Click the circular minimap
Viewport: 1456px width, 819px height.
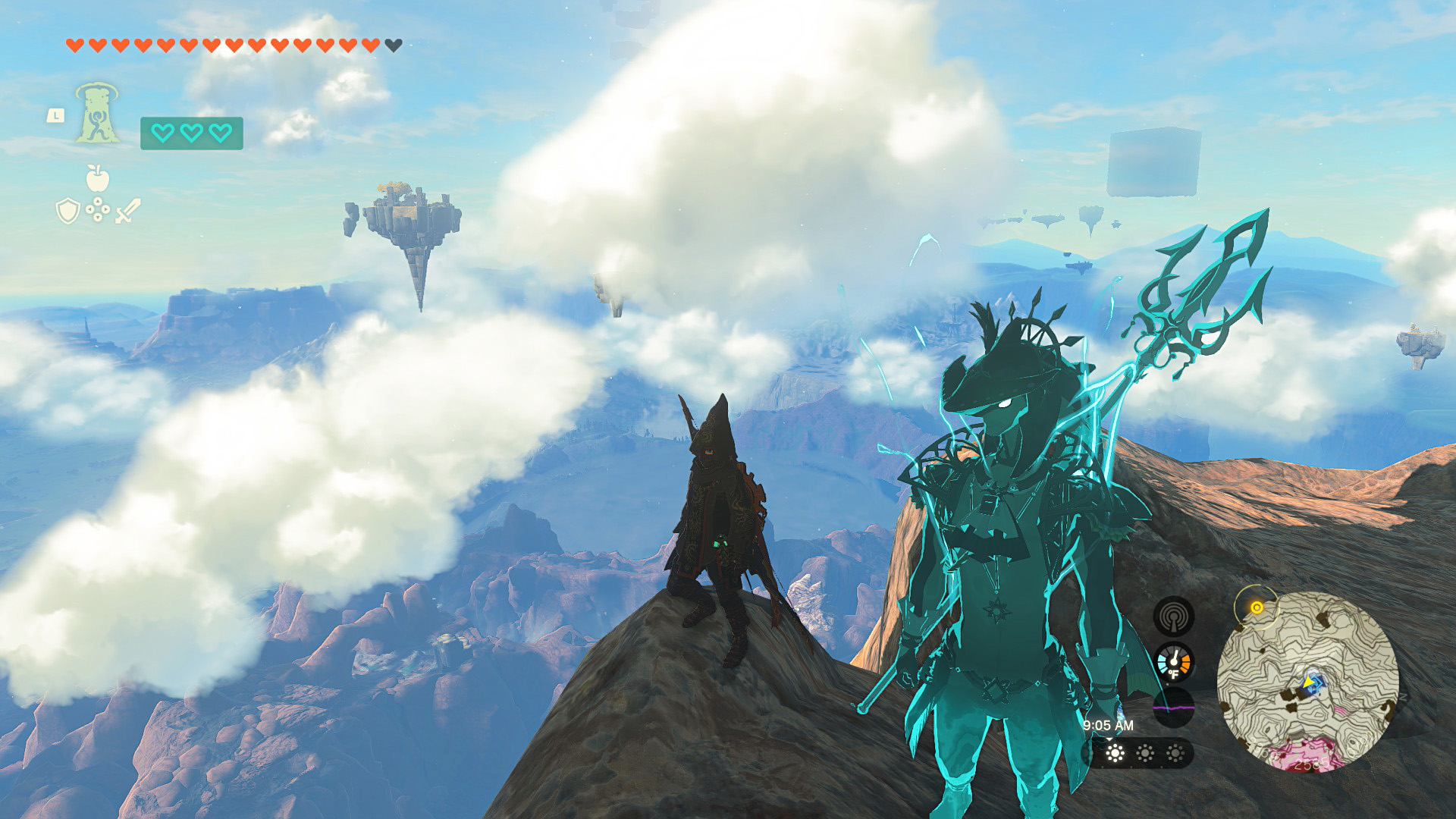click(1307, 681)
